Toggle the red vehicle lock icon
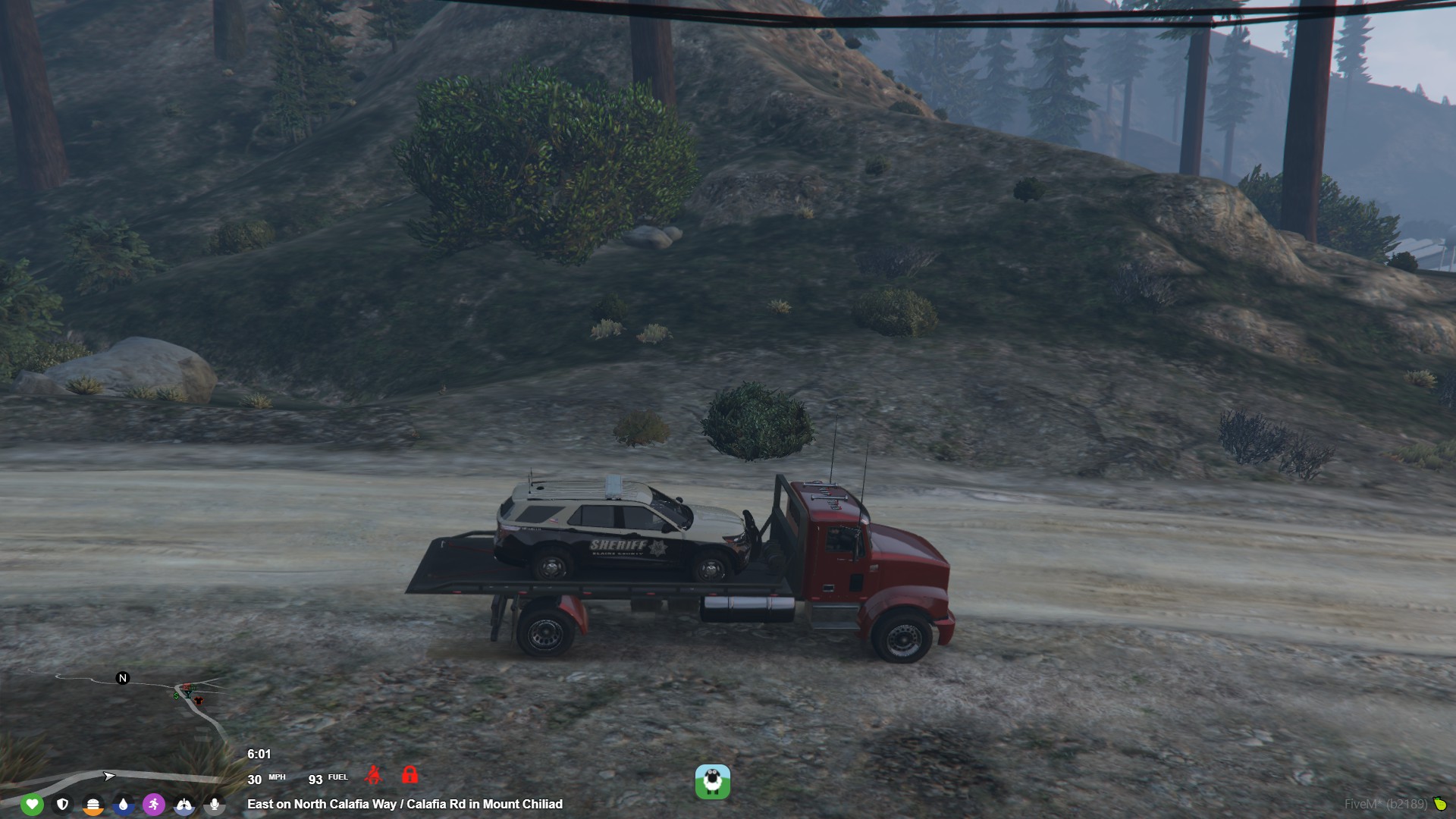The height and width of the screenshot is (819, 1456). tap(409, 775)
